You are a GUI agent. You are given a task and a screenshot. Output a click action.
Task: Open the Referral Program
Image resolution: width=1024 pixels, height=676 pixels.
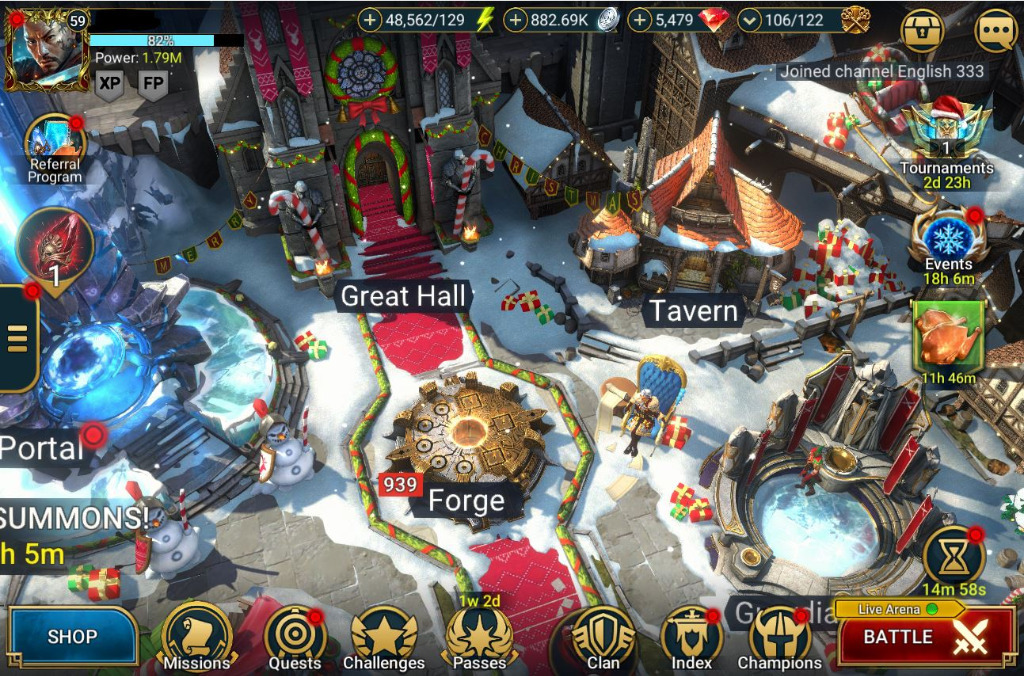click(x=55, y=146)
